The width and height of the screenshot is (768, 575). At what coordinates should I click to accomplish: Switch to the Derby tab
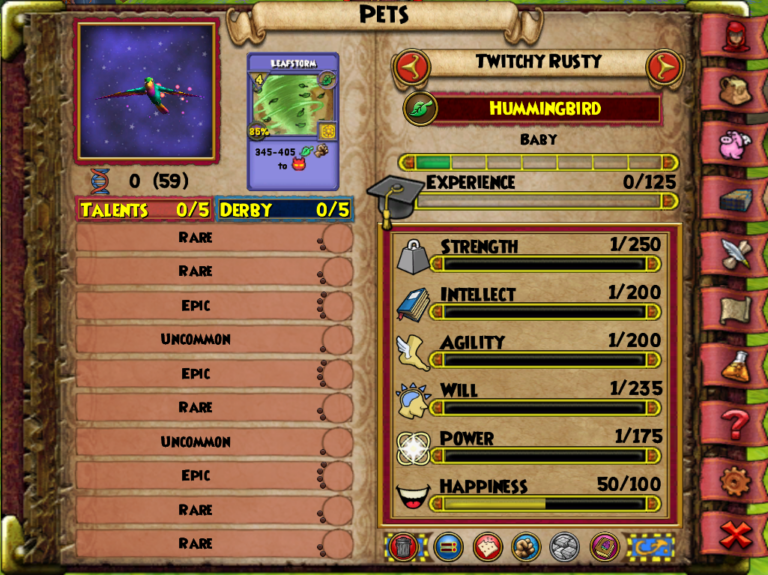tap(283, 210)
